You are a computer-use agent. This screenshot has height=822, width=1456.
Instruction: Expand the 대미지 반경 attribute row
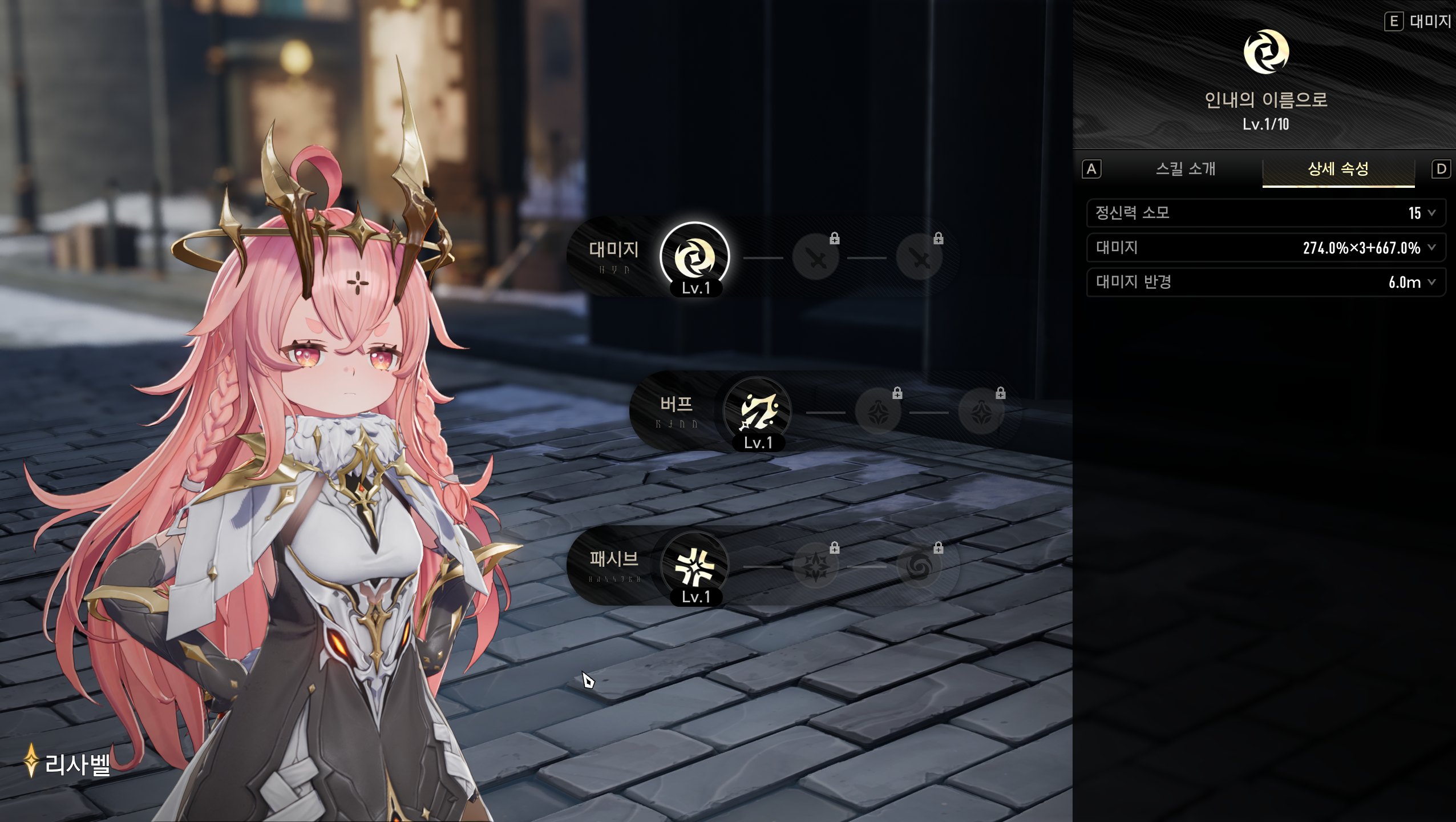1265,282
